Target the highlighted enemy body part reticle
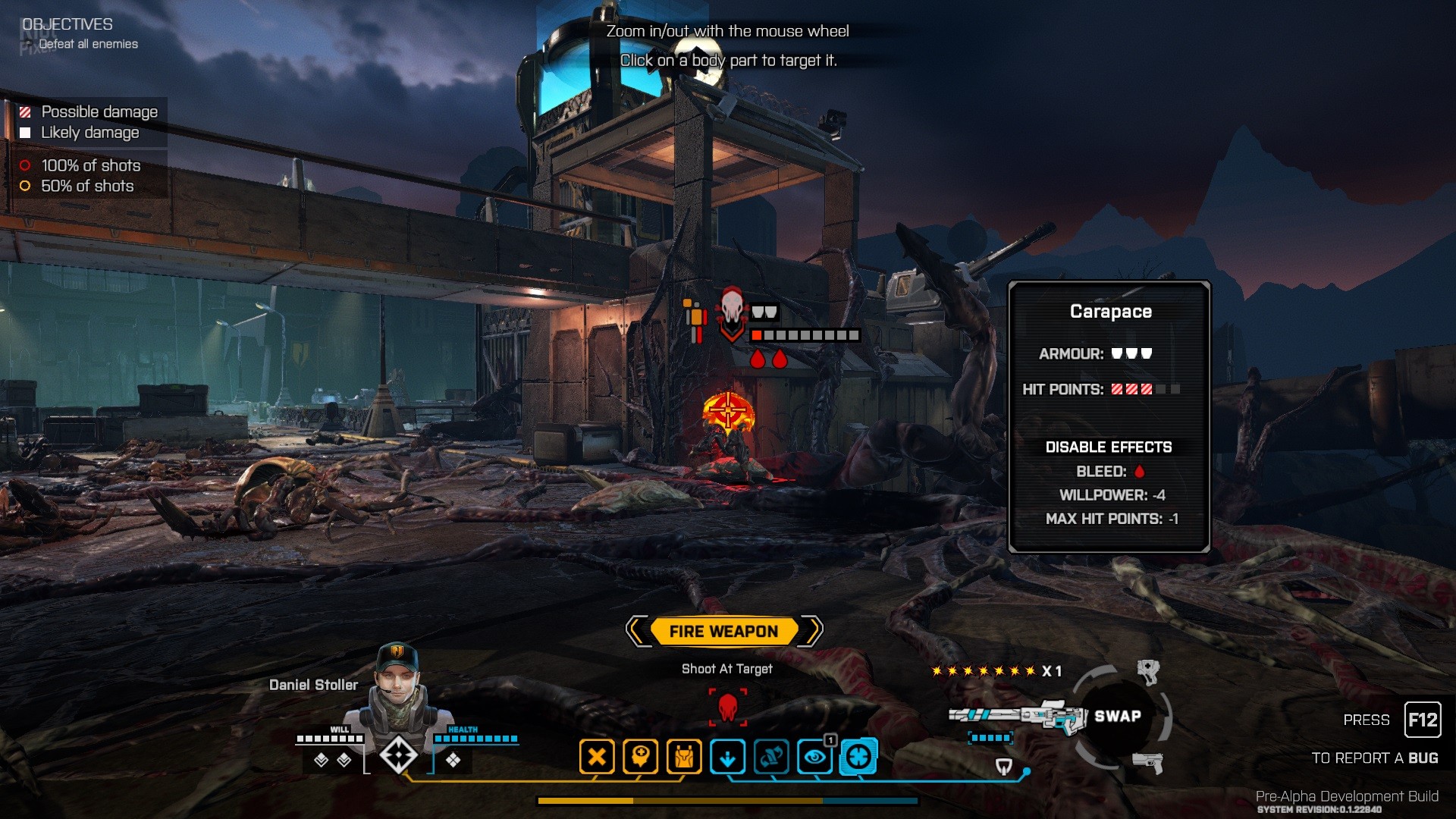The width and height of the screenshot is (1456, 819). point(728,411)
